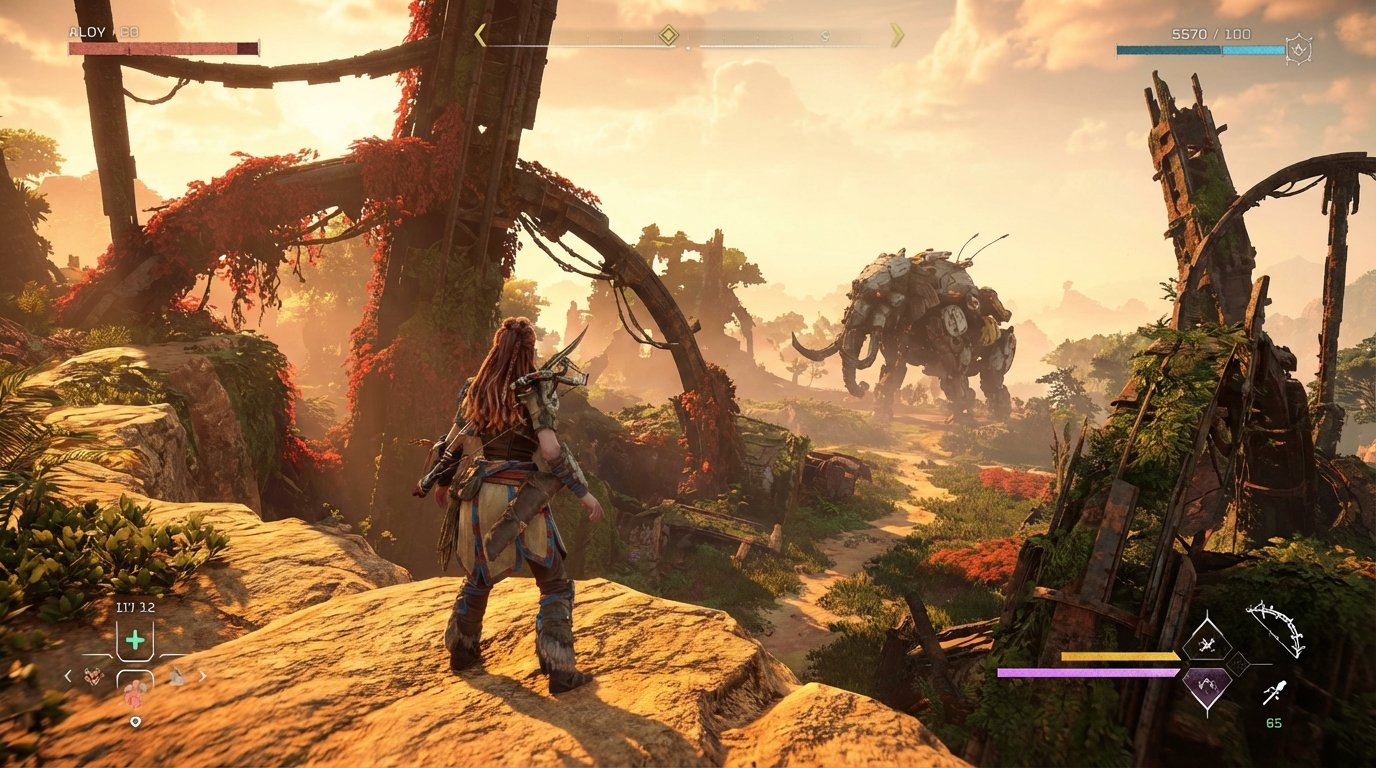The width and height of the screenshot is (1376, 768).
Task: Select the trap icon left of the heal slot
Action: [94, 676]
